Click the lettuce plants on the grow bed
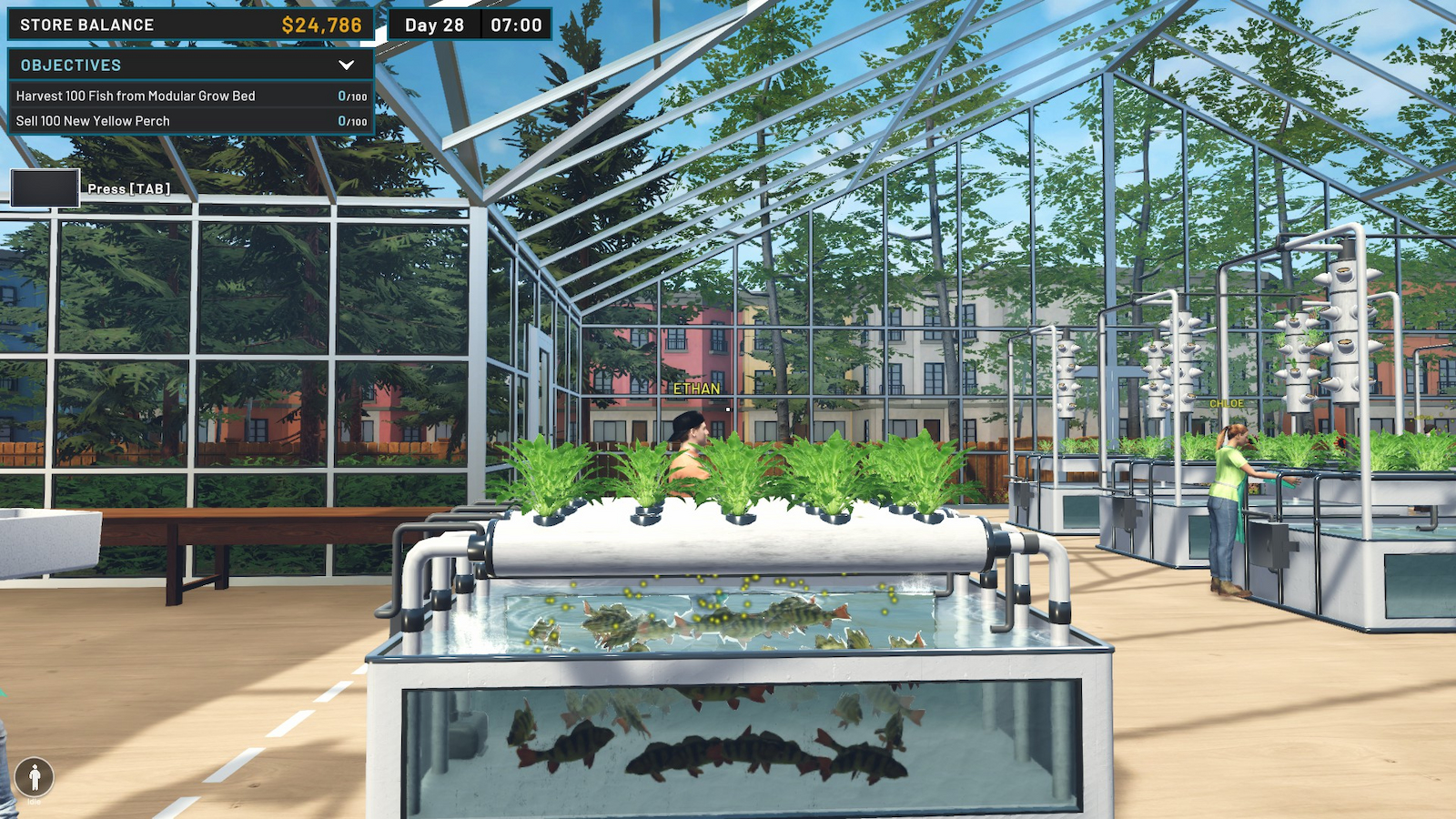This screenshot has width=1456, height=819. [728, 473]
